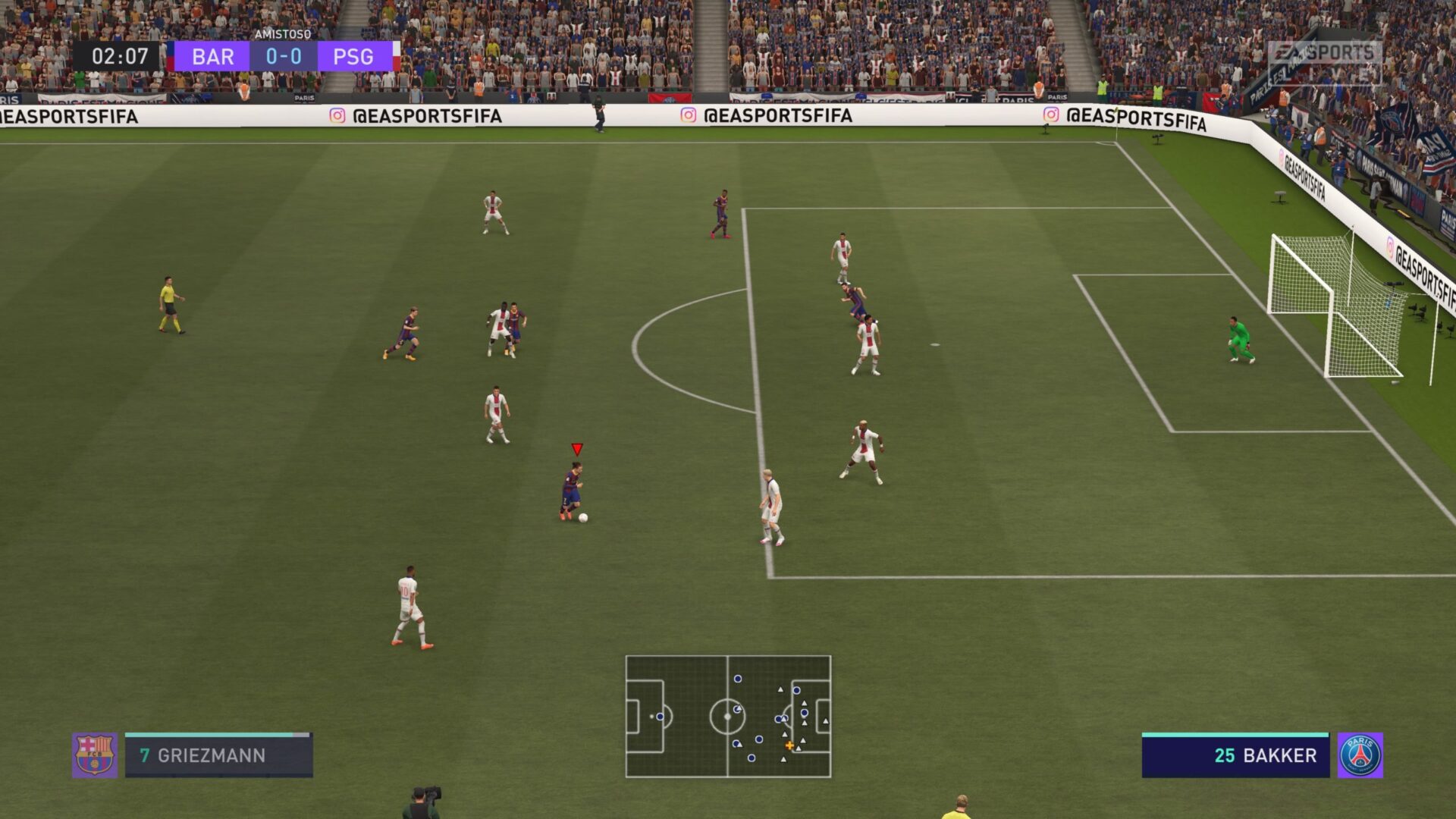Click the pitch radar minimap

point(728,717)
